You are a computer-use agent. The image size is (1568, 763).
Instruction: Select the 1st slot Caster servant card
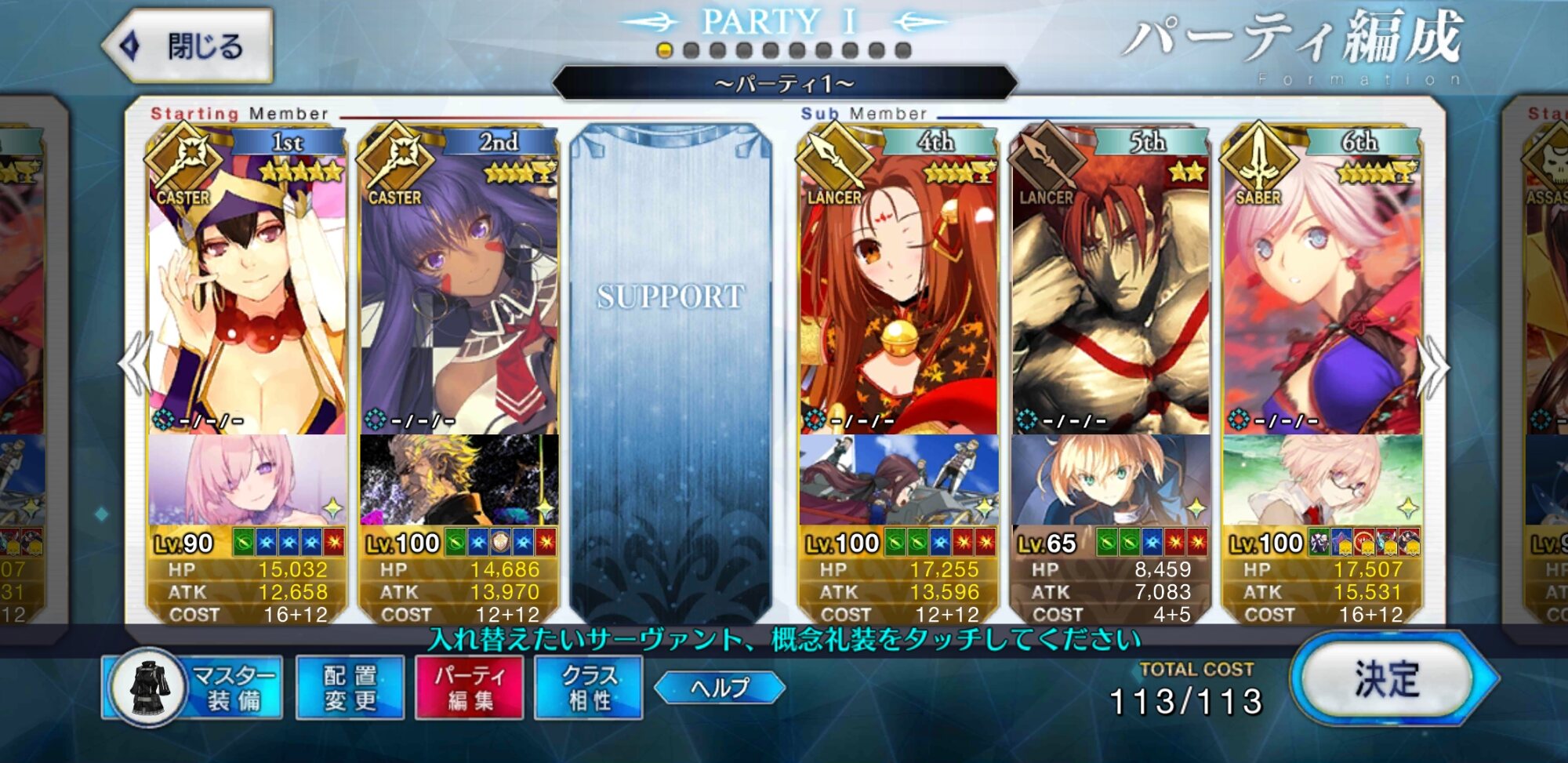247,298
